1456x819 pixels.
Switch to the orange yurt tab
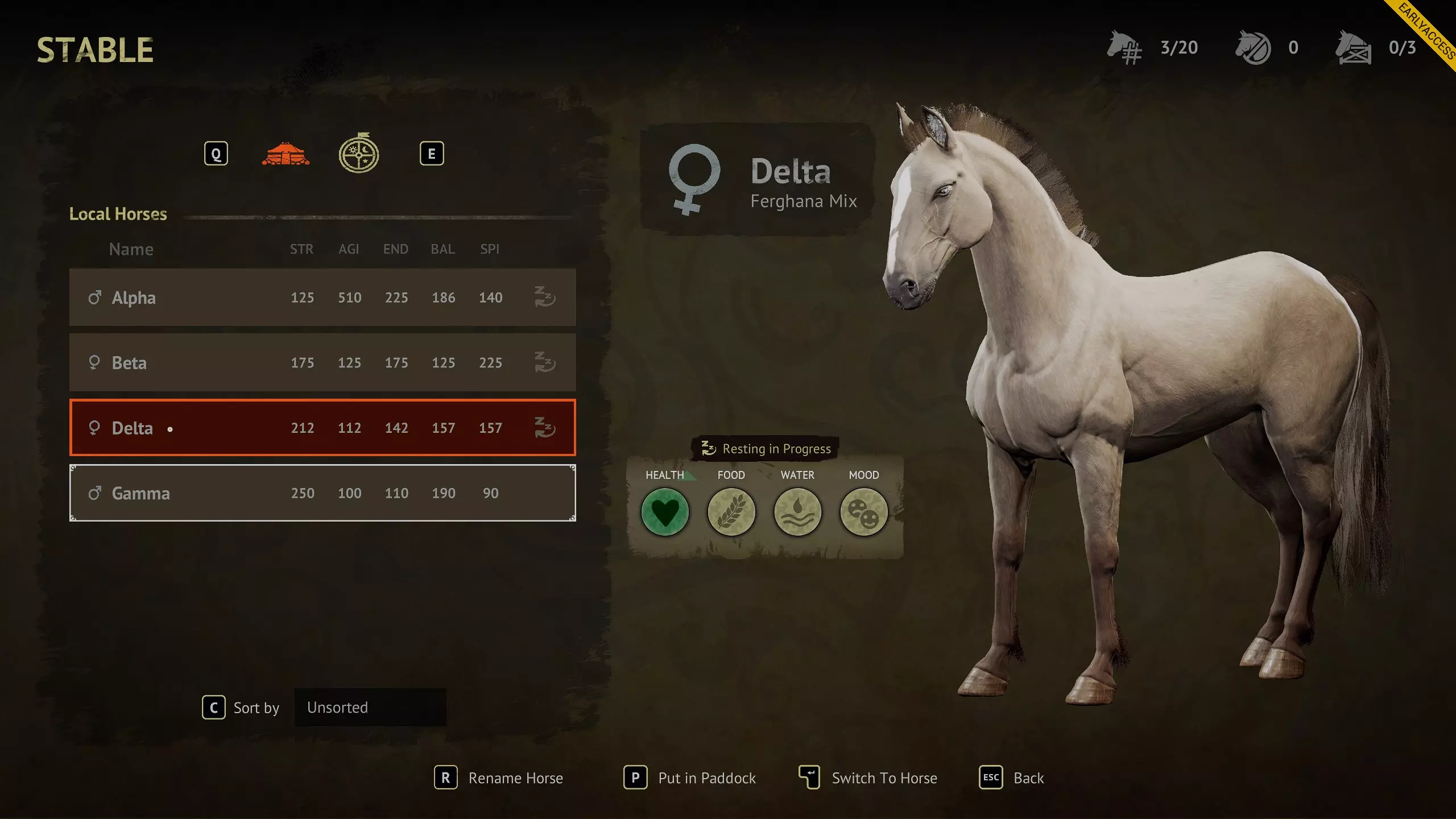pos(286,154)
